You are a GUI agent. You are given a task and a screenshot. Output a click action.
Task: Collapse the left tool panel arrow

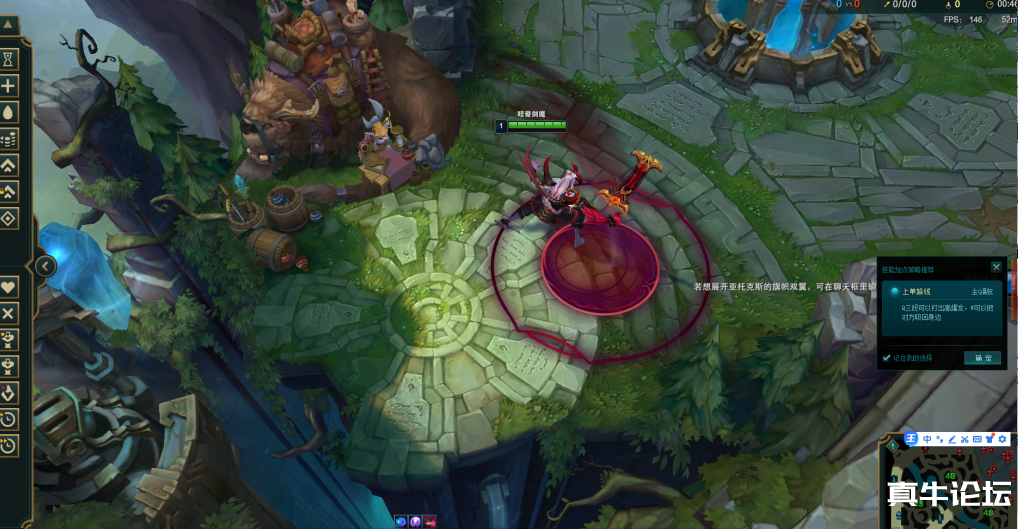[x=45, y=266]
